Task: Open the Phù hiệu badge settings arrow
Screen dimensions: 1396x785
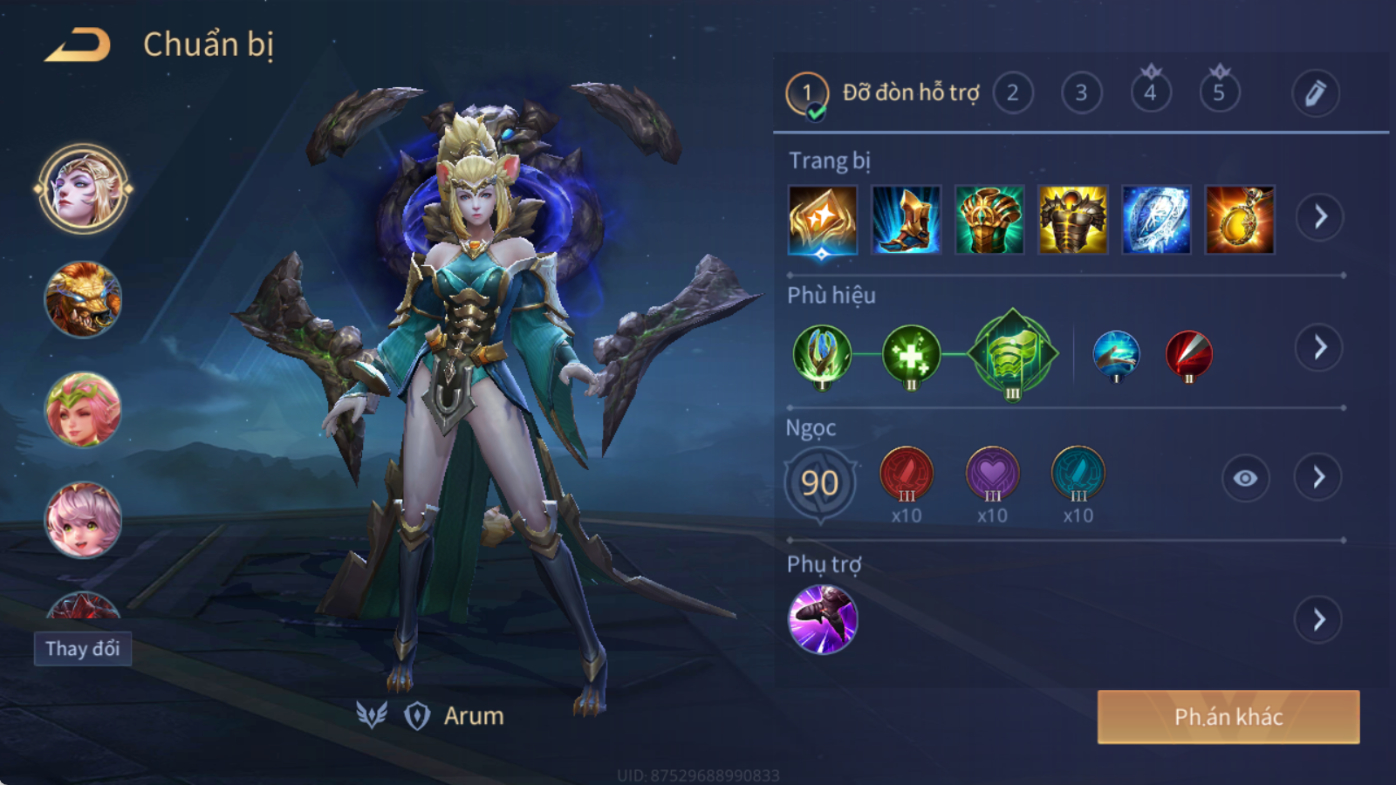Action: [1319, 347]
